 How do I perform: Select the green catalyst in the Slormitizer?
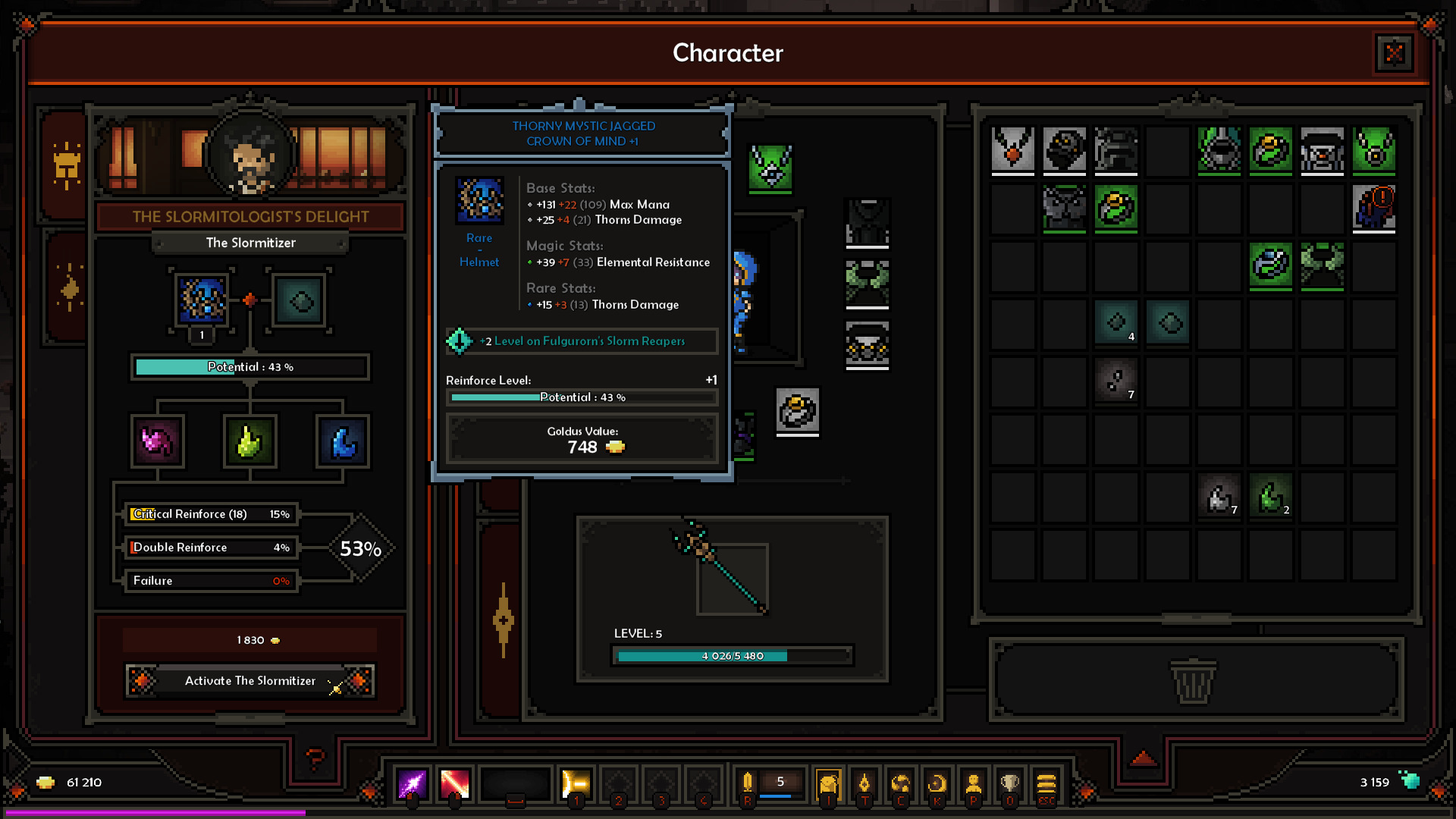249,442
